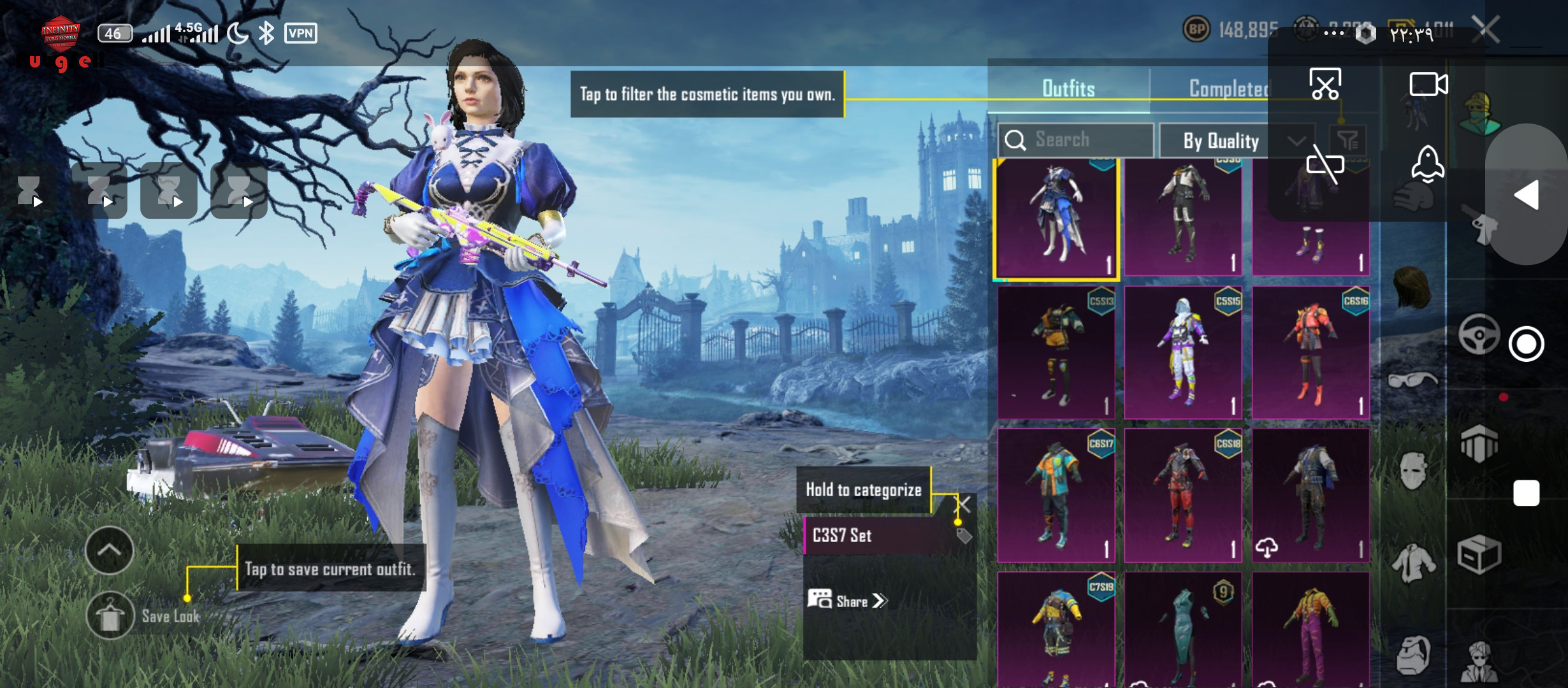
Task: Choose the C5S15 white hooded outfit
Action: coord(1183,352)
